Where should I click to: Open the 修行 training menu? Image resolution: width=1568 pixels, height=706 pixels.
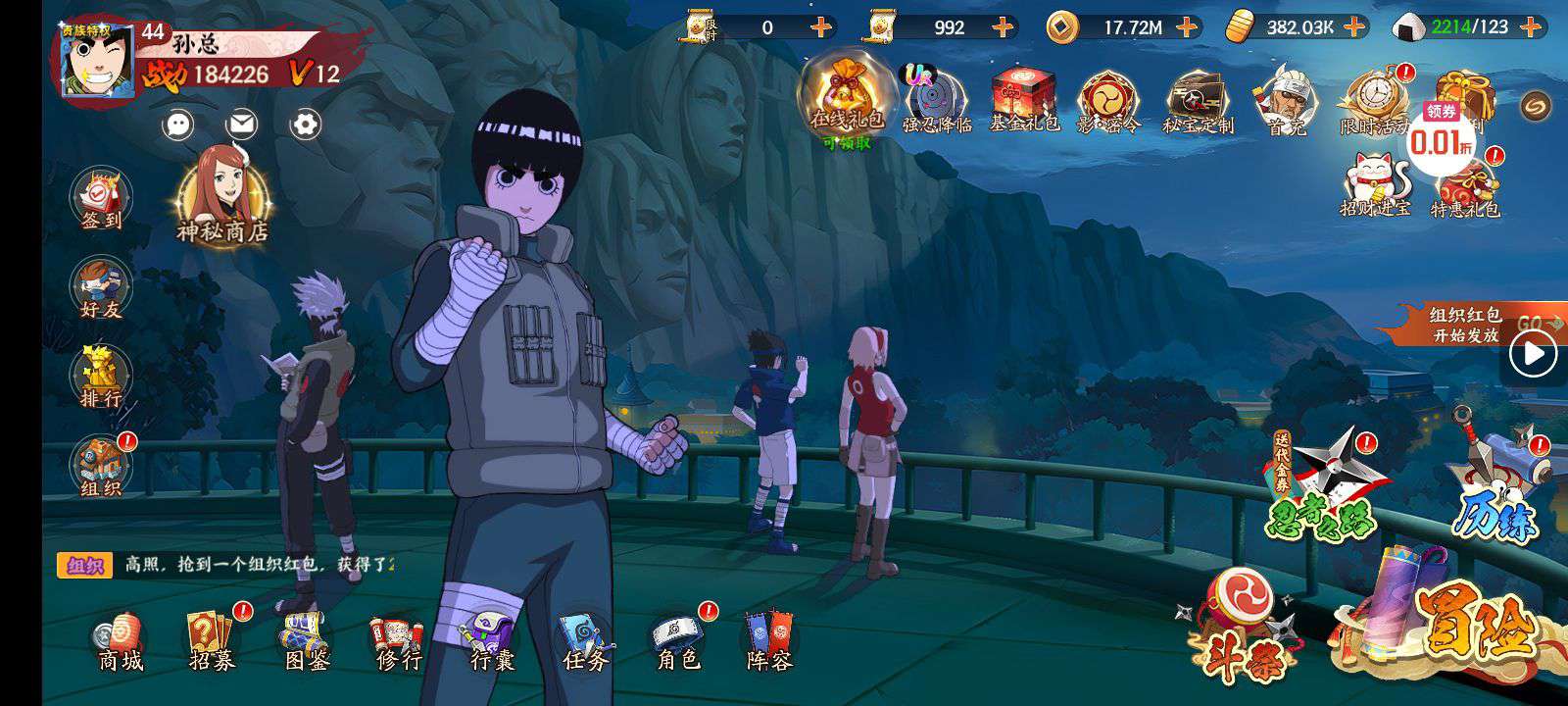click(398, 642)
